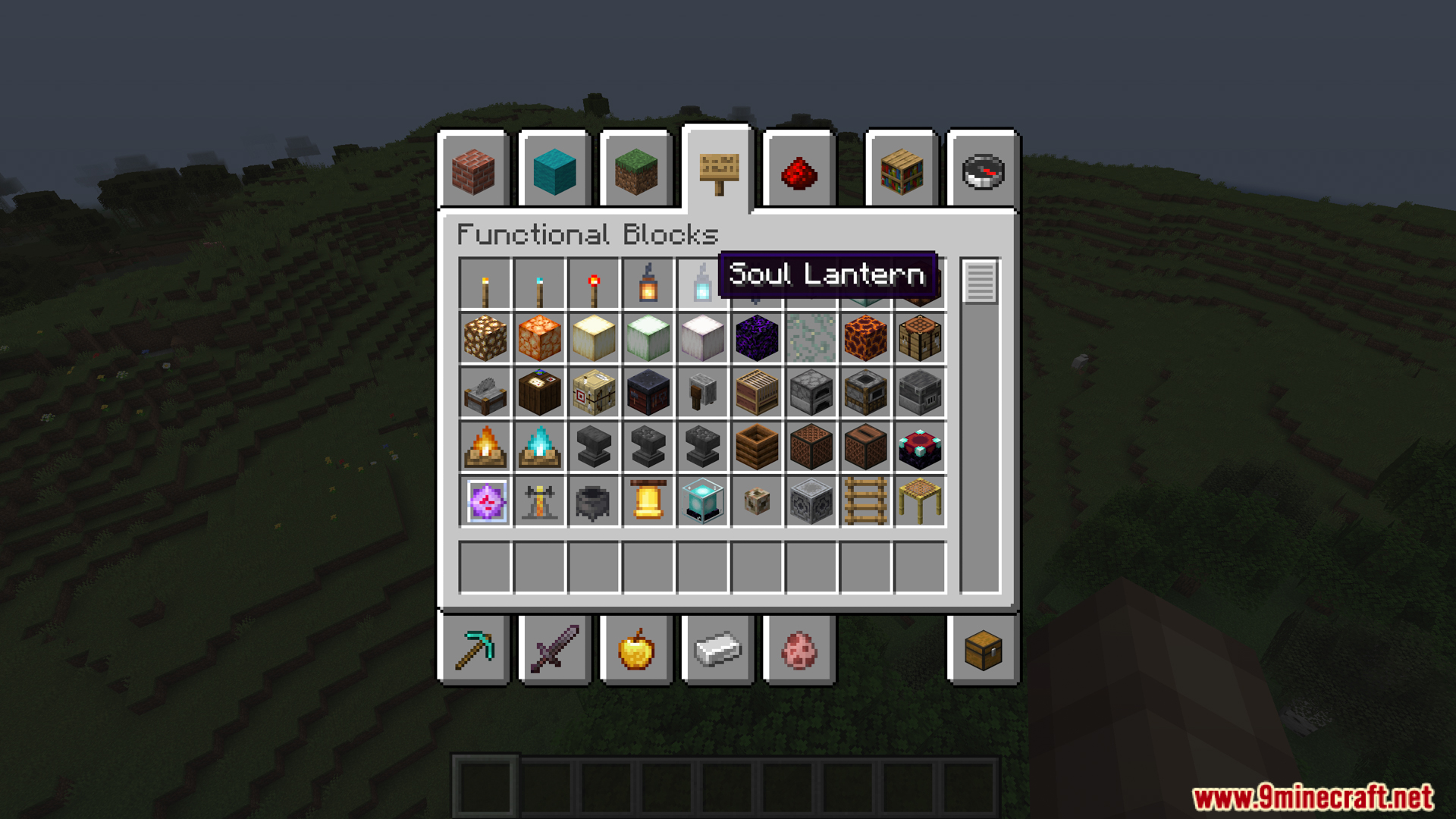Grab the Shroomlight block

[540, 339]
